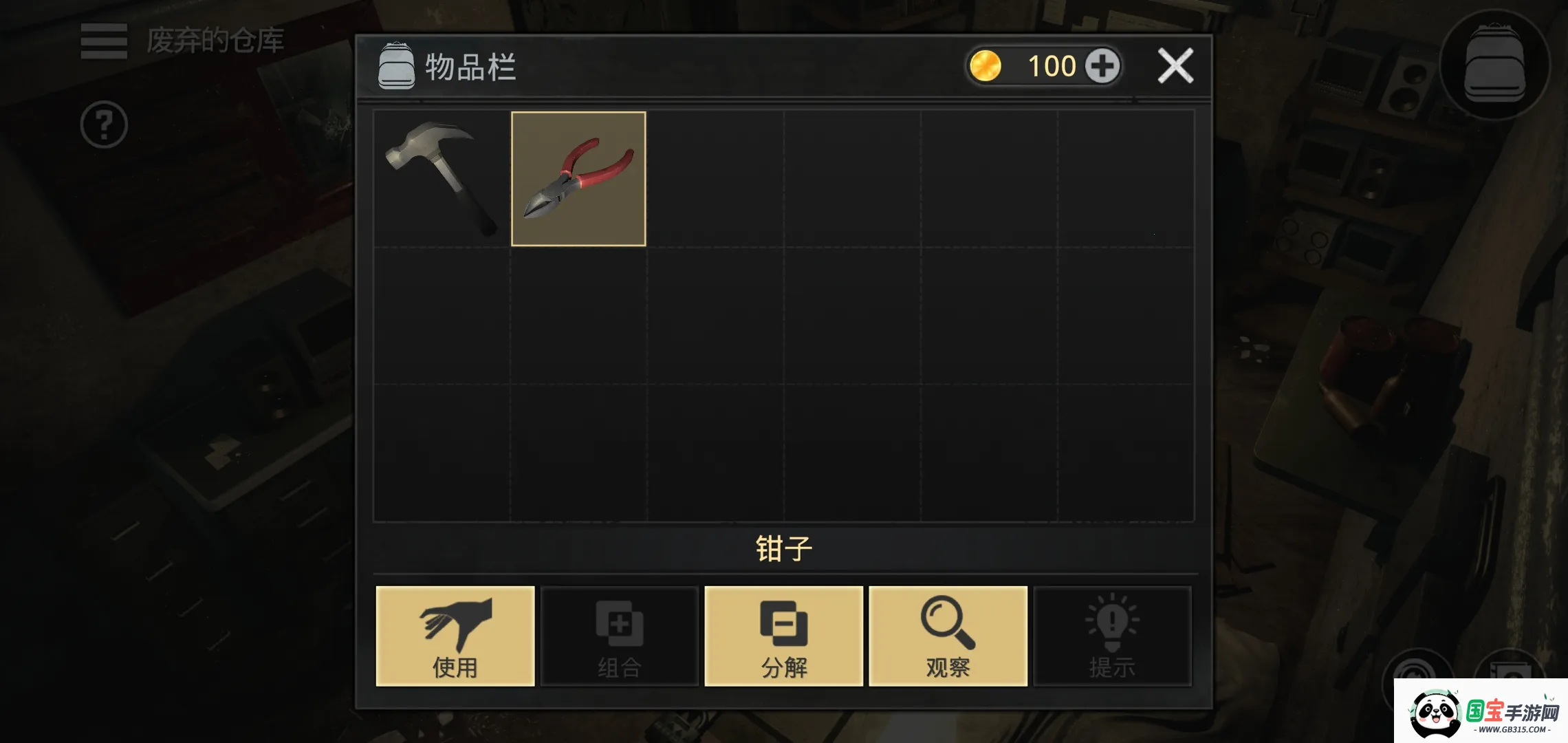Tap the 组合 (Combine) button
Image resolution: width=1568 pixels, height=743 pixels.
[x=618, y=636]
